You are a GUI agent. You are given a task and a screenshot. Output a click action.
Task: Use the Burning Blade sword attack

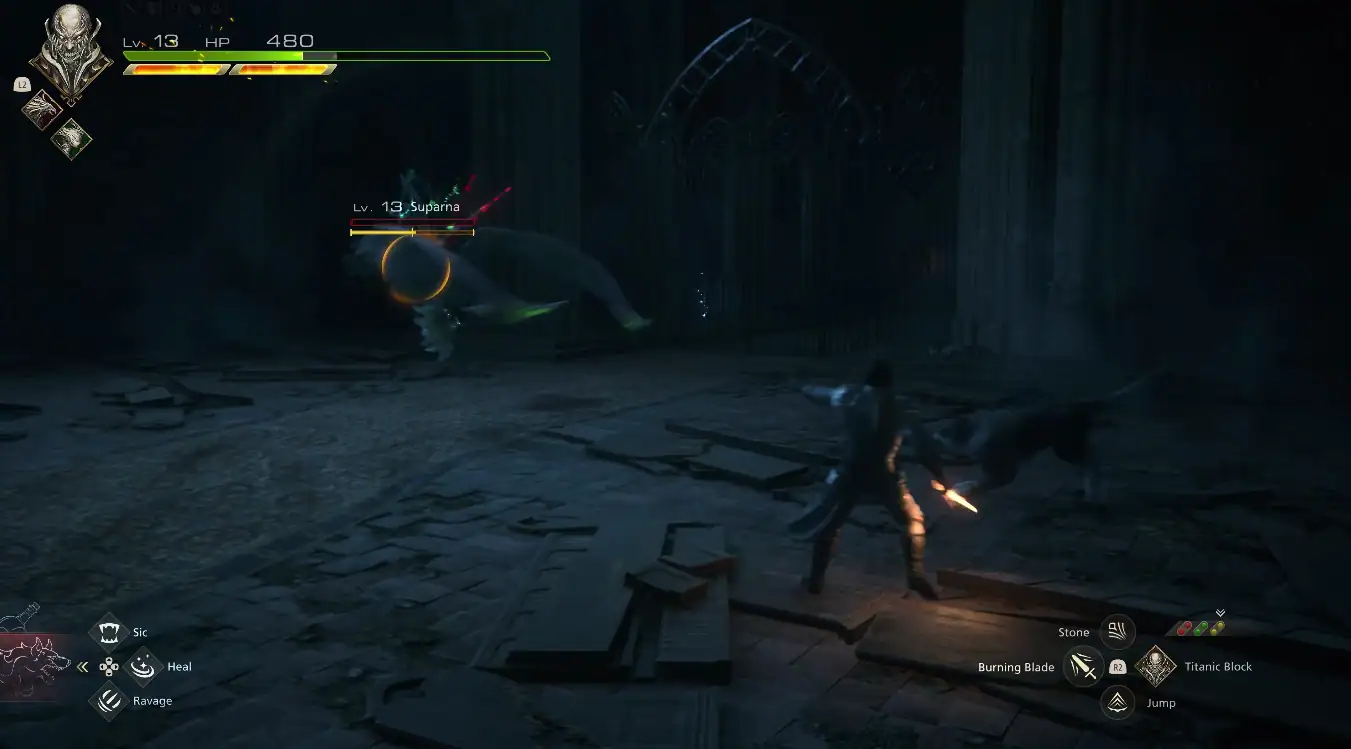tap(1083, 667)
